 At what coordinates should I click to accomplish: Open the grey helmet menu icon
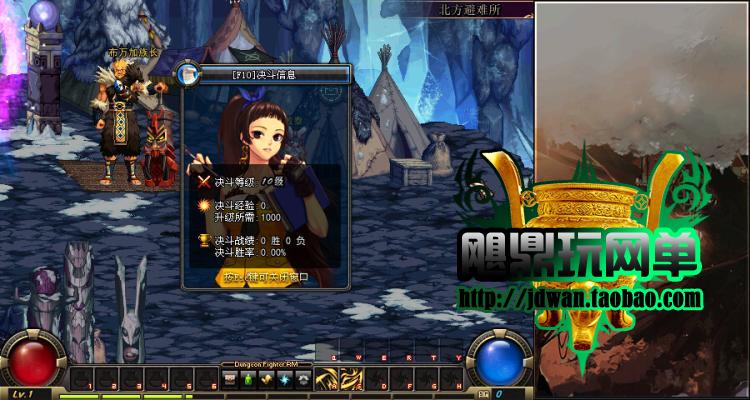(303, 379)
